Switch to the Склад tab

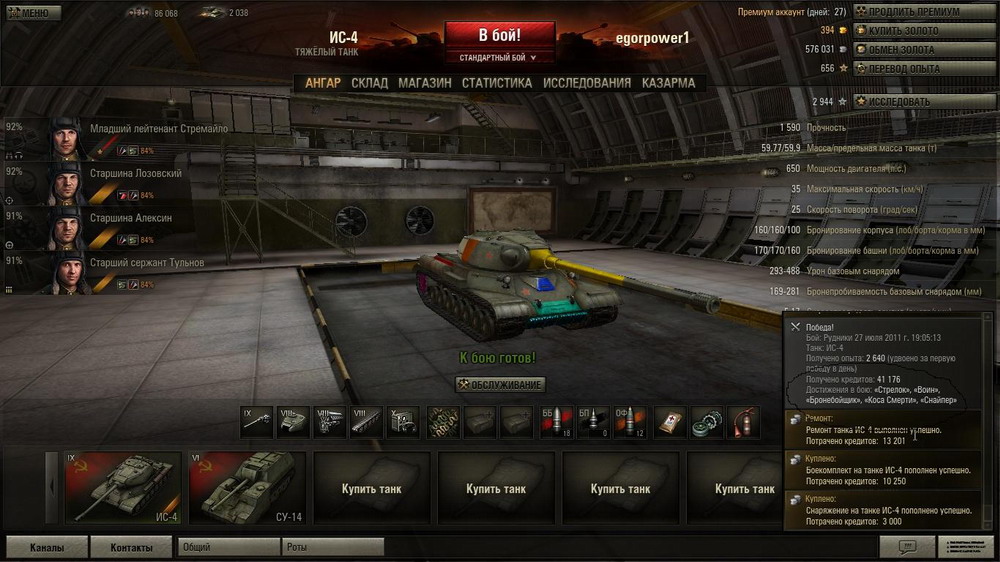point(369,83)
